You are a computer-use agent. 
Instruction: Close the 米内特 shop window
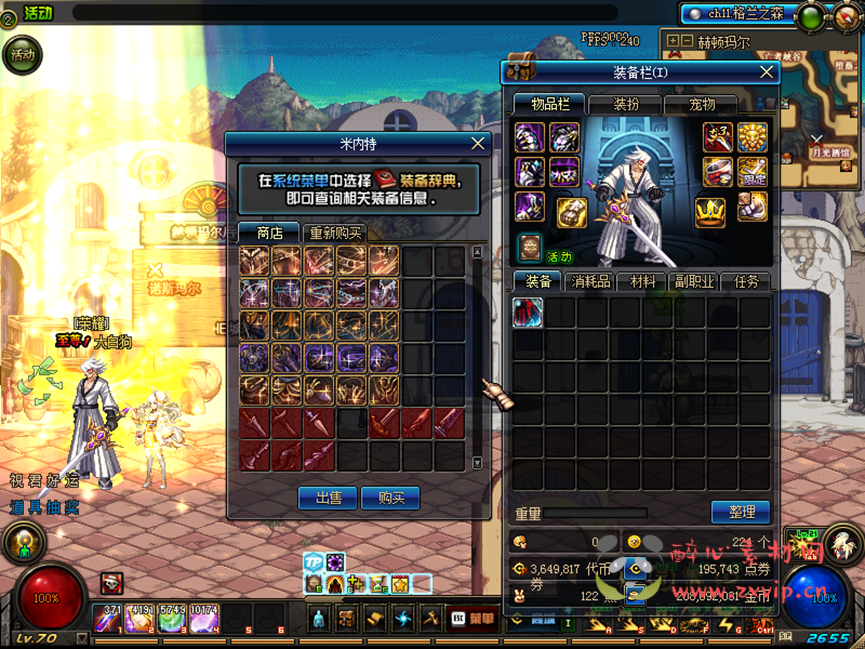[x=478, y=144]
